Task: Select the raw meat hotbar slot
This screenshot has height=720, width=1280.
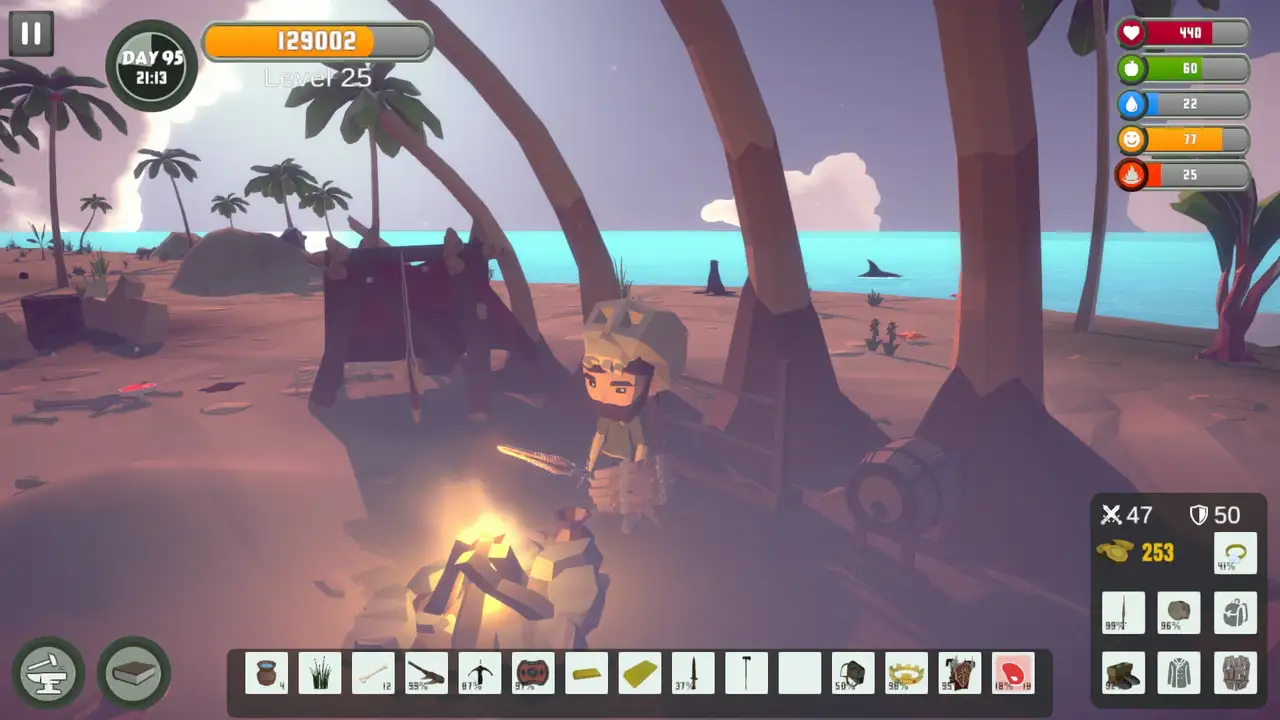Action: [x=1012, y=673]
